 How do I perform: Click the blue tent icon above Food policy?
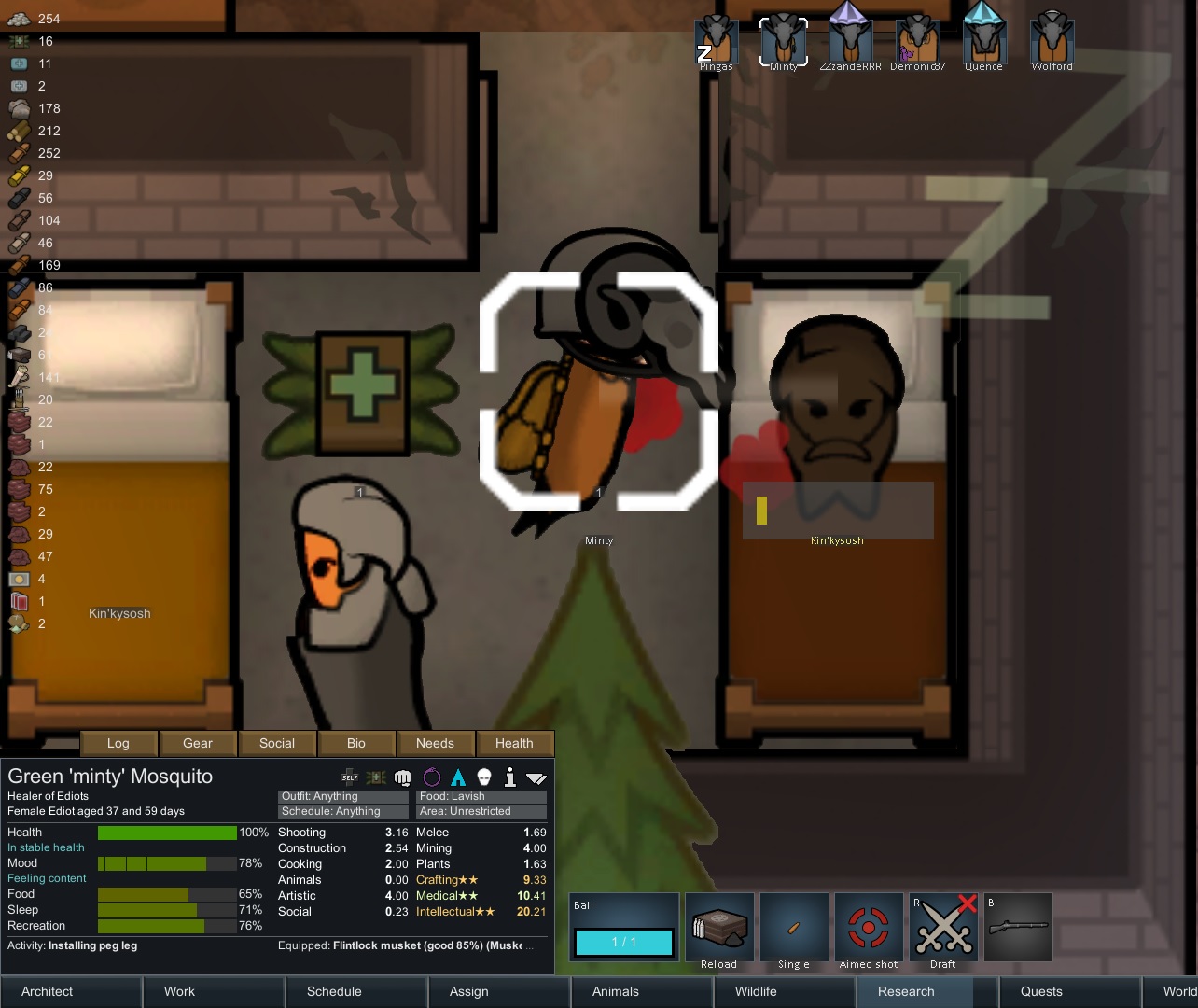pos(457,777)
